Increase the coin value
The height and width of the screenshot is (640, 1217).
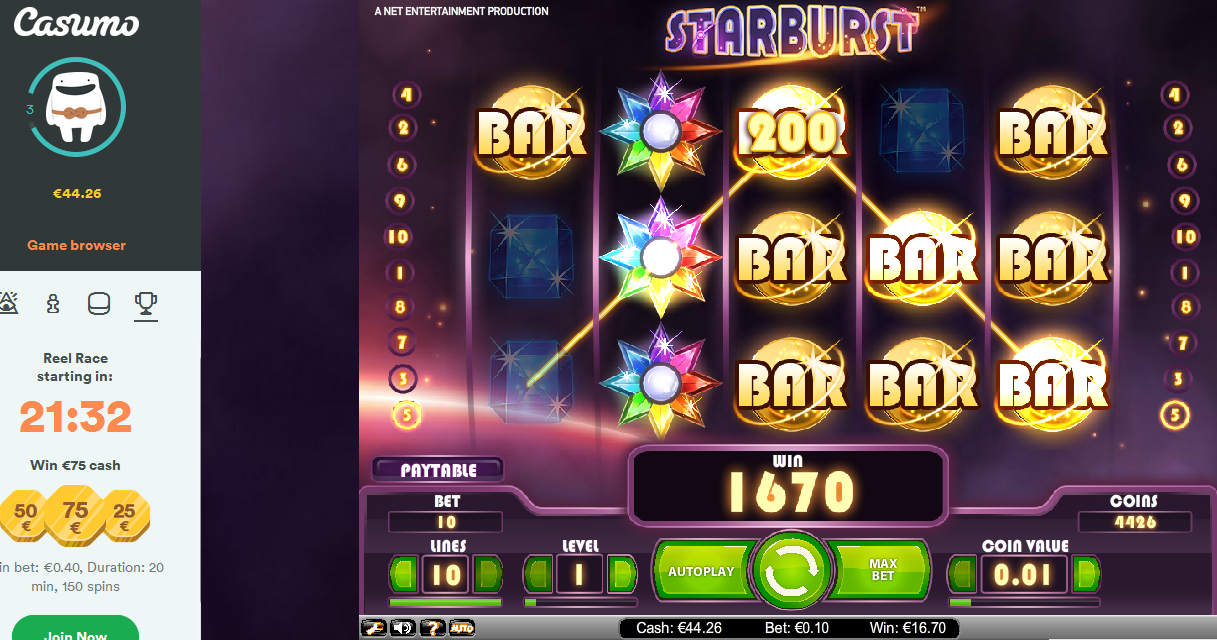click(1086, 574)
